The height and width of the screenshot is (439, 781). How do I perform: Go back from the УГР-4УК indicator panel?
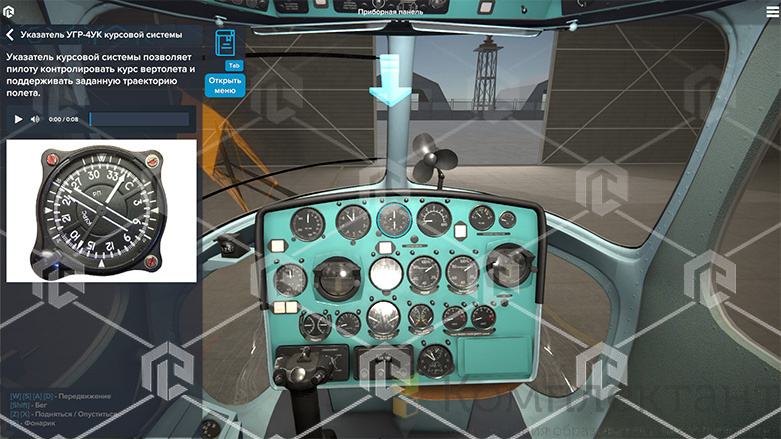click(x=11, y=34)
